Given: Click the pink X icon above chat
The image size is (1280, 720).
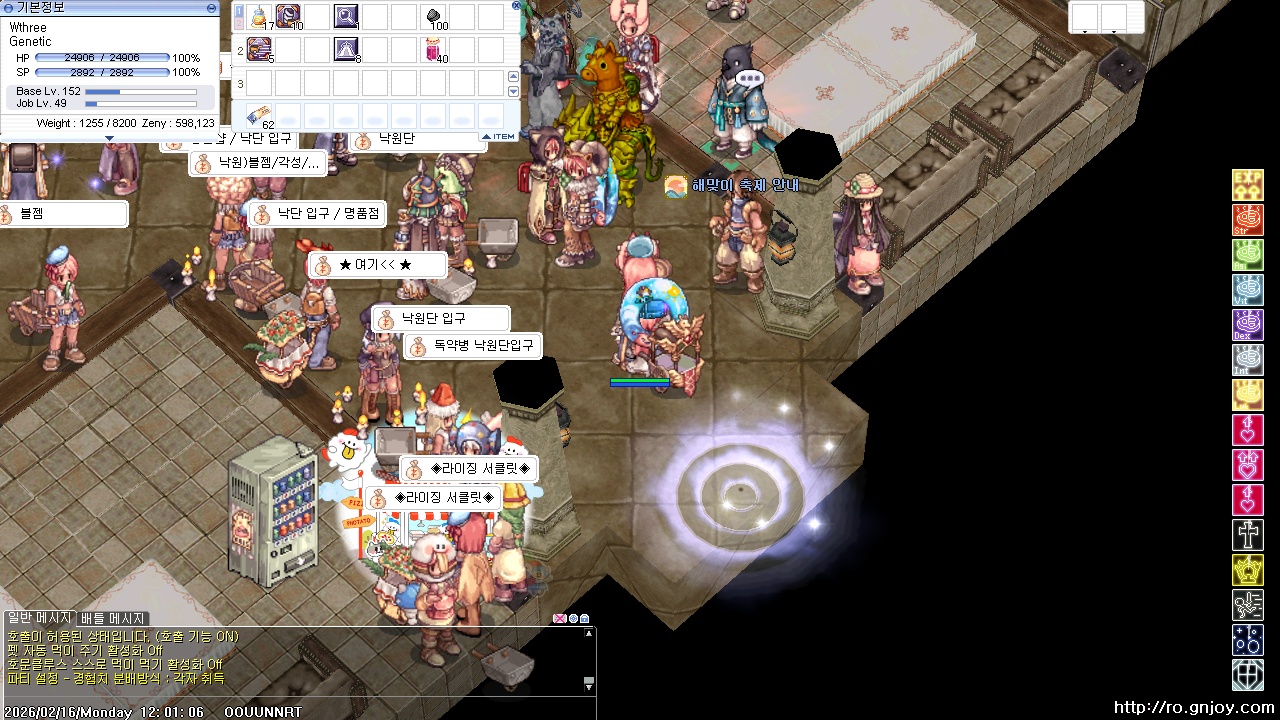Looking at the screenshot, I should [560, 619].
